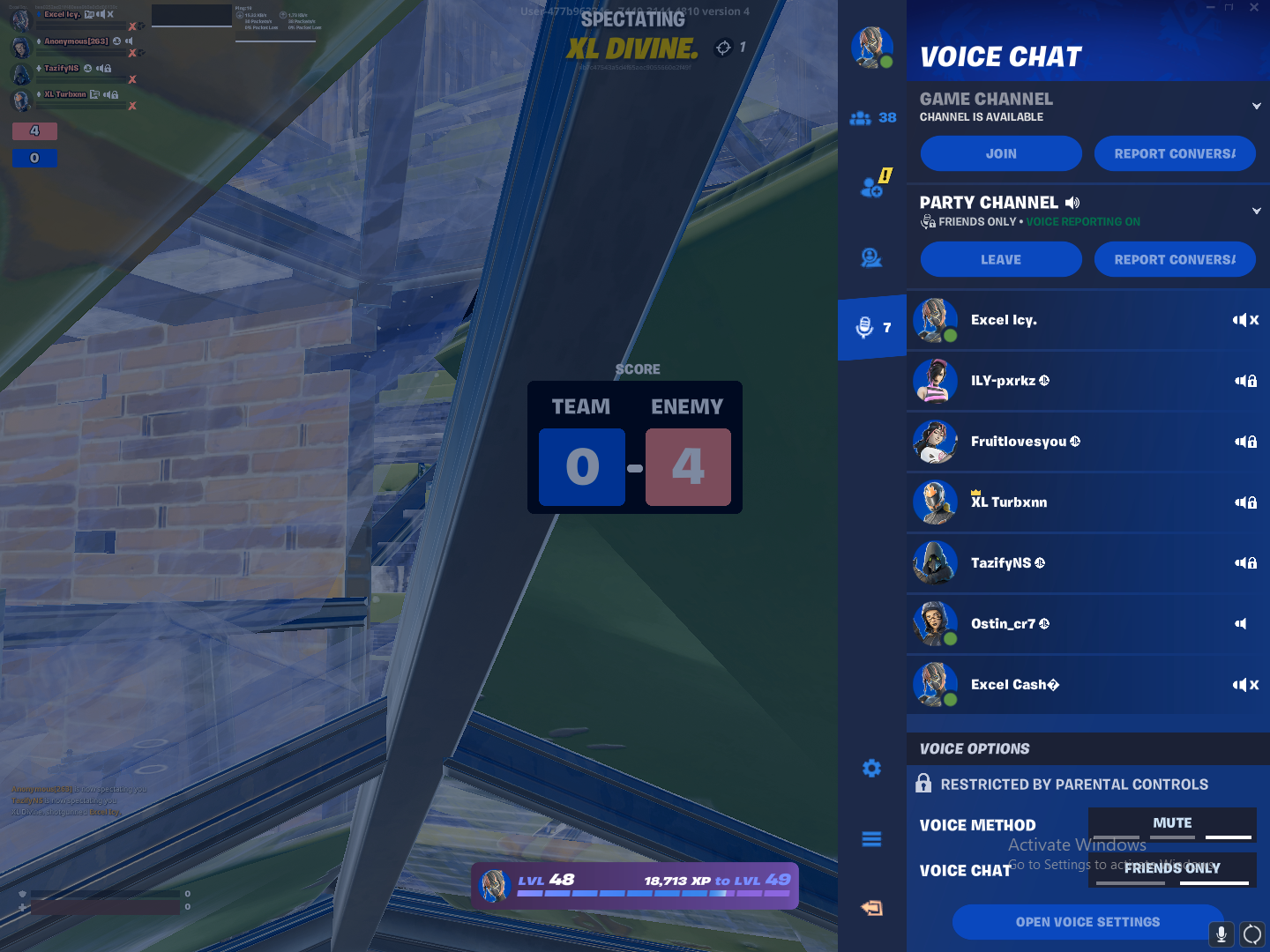Image resolution: width=1270 pixels, height=952 pixels.
Task: Change the Voice Method Mute setting
Action: (1172, 824)
